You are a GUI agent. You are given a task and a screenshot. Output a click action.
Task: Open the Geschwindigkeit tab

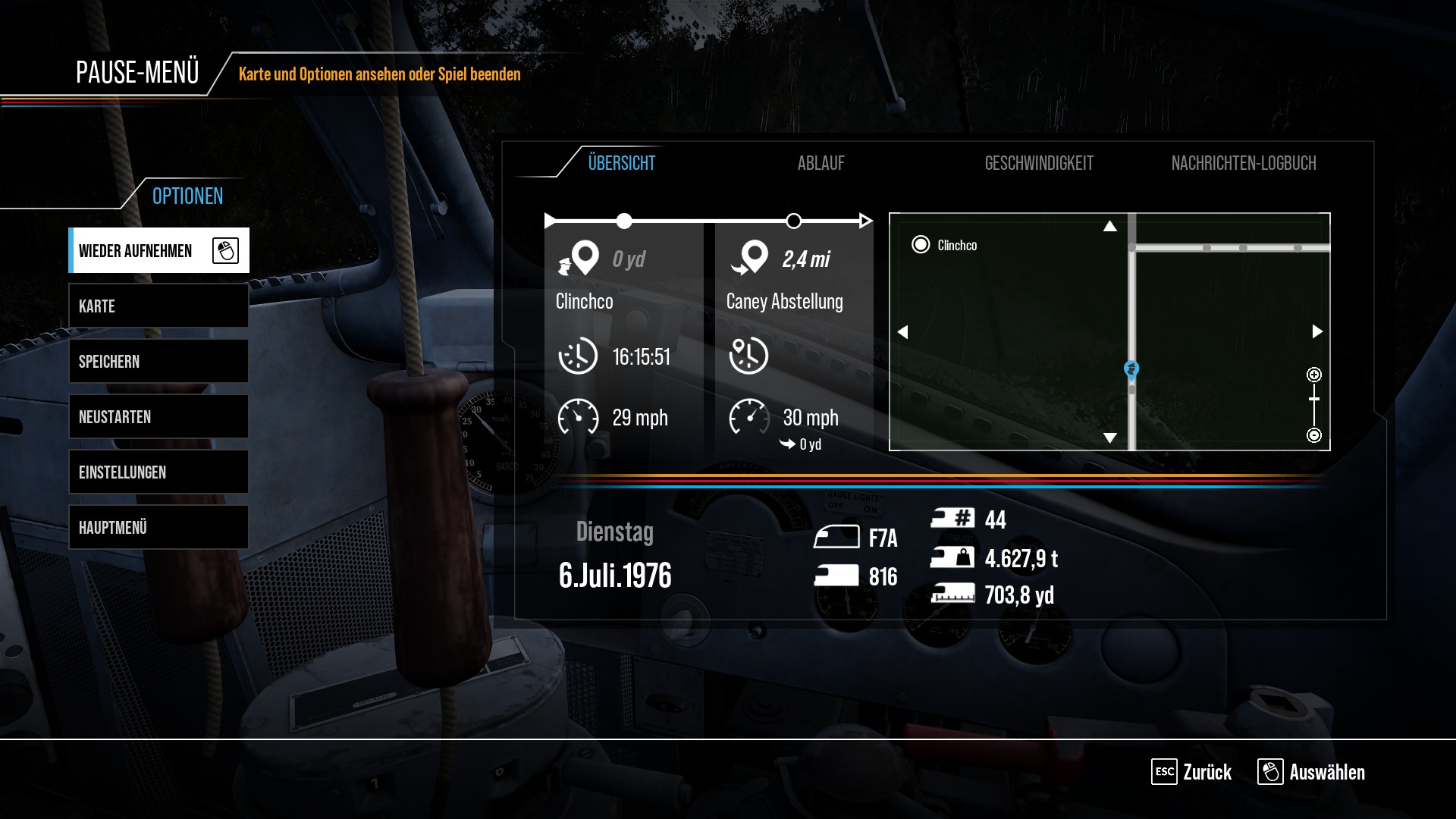(1038, 163)
